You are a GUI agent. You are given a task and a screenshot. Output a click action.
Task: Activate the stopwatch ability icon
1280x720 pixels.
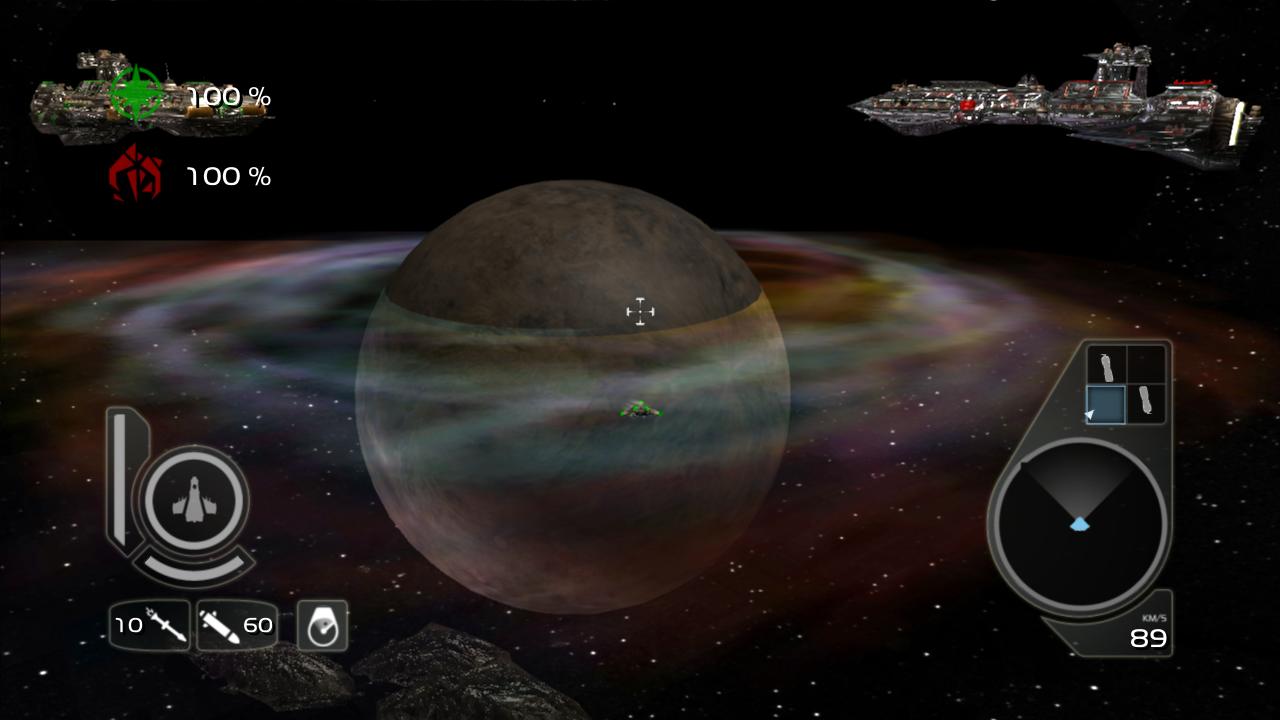point(322,626)
